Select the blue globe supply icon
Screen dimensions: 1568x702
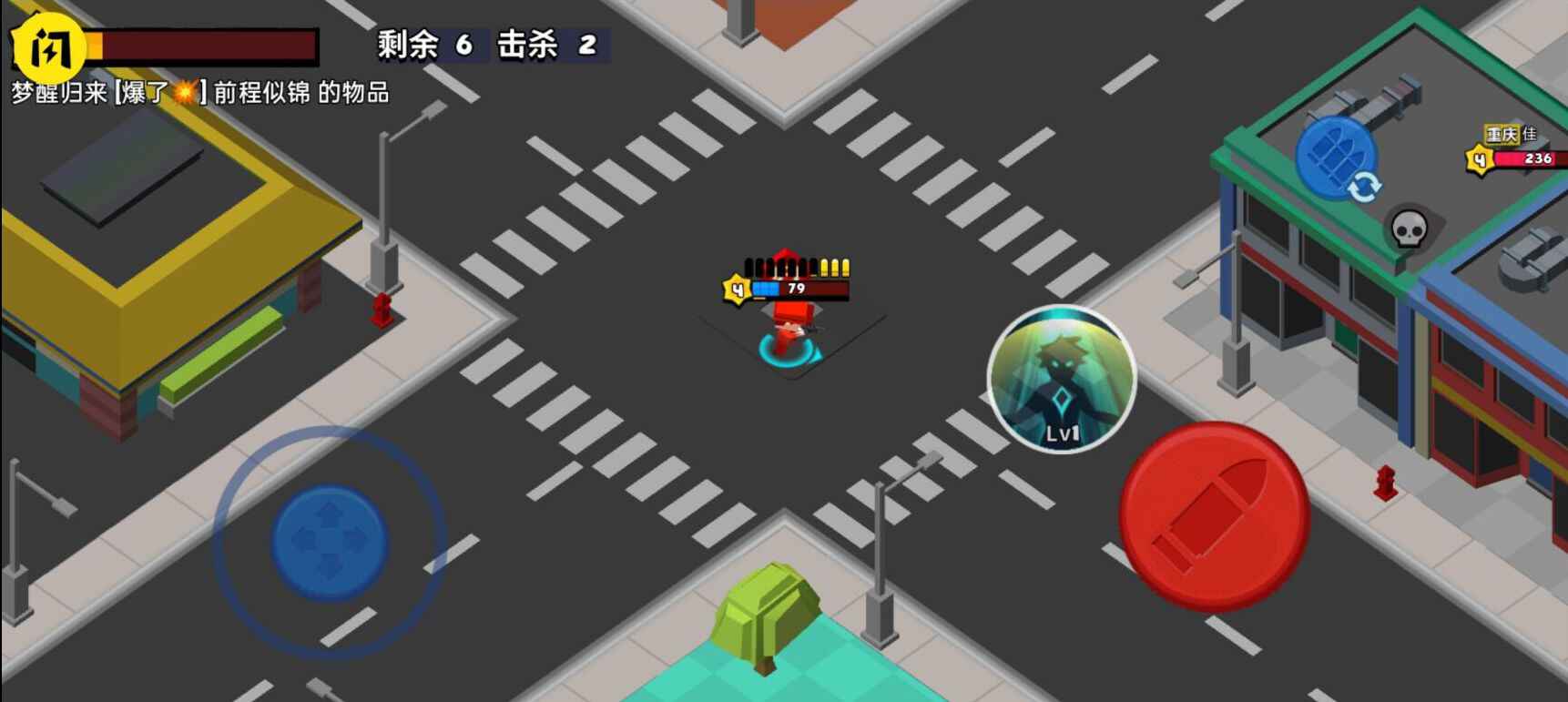point(1336,159)
